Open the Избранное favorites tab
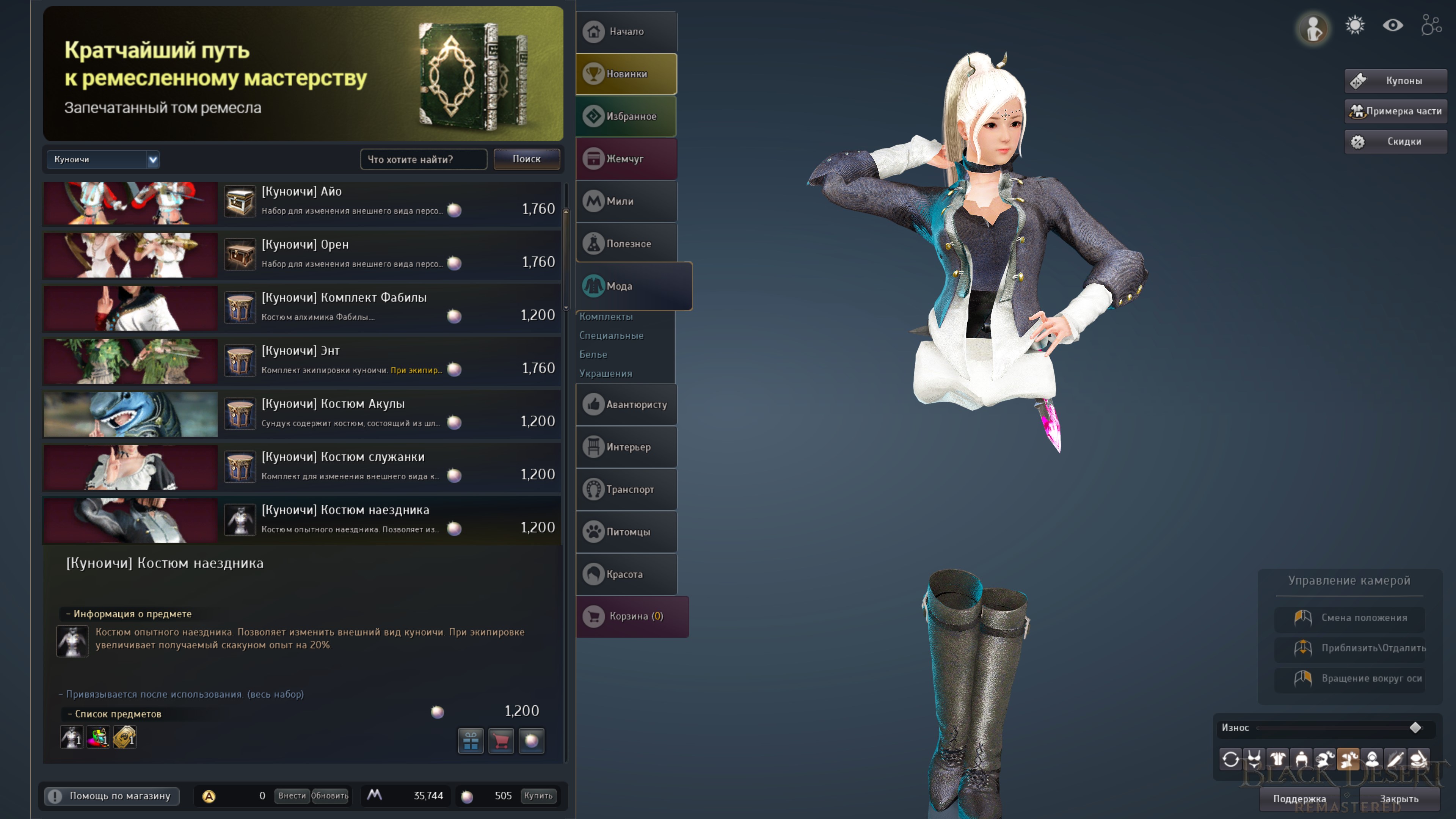 tap(626, 116)
